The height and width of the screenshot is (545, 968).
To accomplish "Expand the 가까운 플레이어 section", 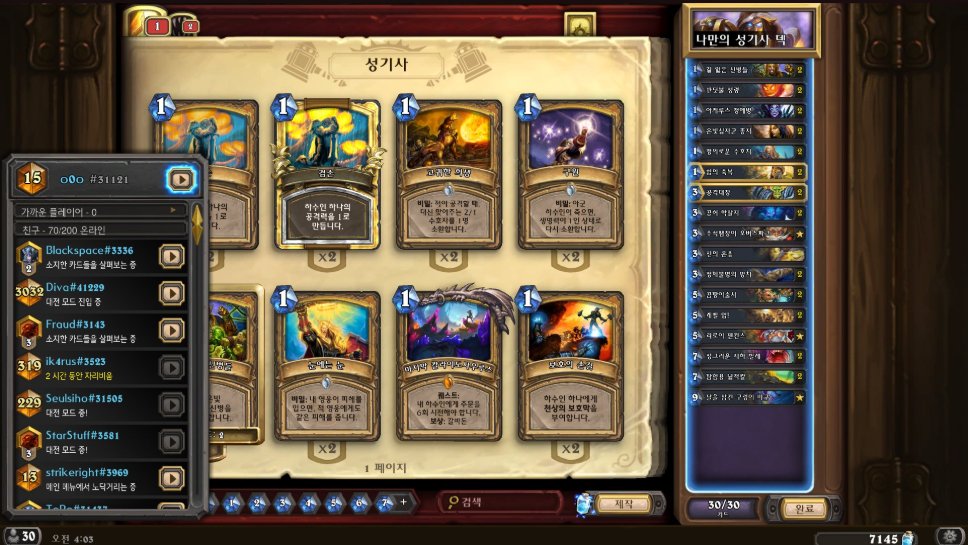I will pos(100,211).
